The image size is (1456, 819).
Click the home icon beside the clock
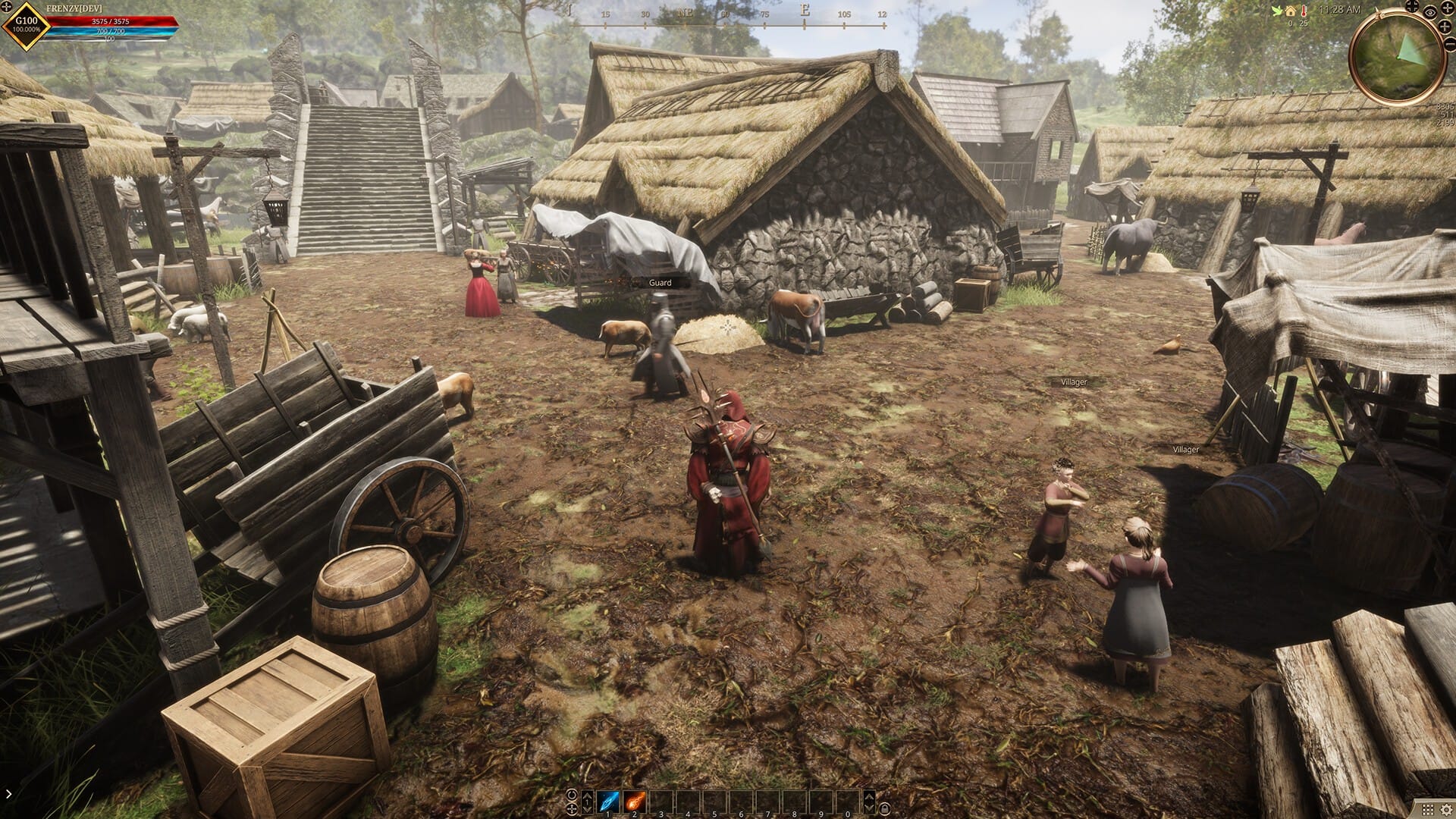pyautogui.click(x=1291, y=11)
